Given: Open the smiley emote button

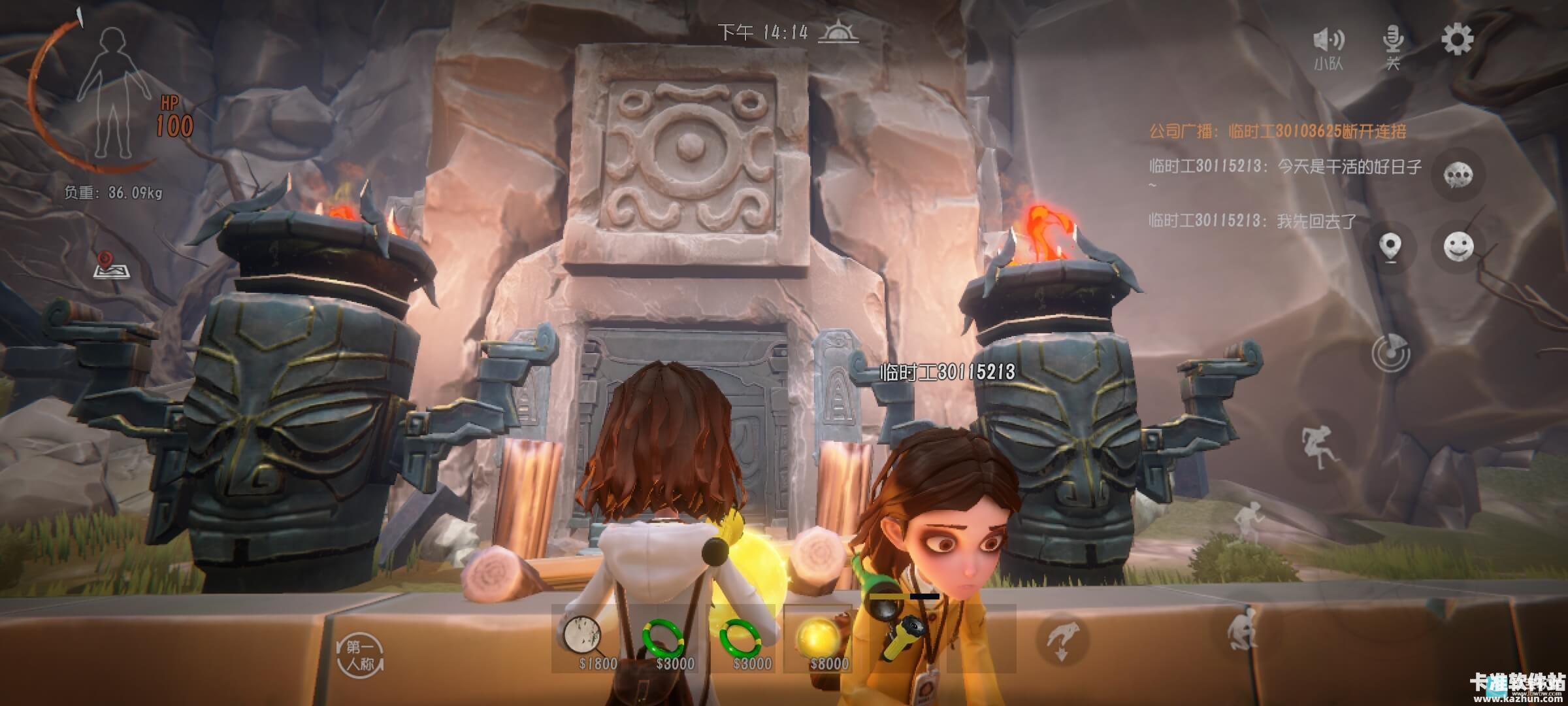Looking at the screenshot, I should [1458, 247].
